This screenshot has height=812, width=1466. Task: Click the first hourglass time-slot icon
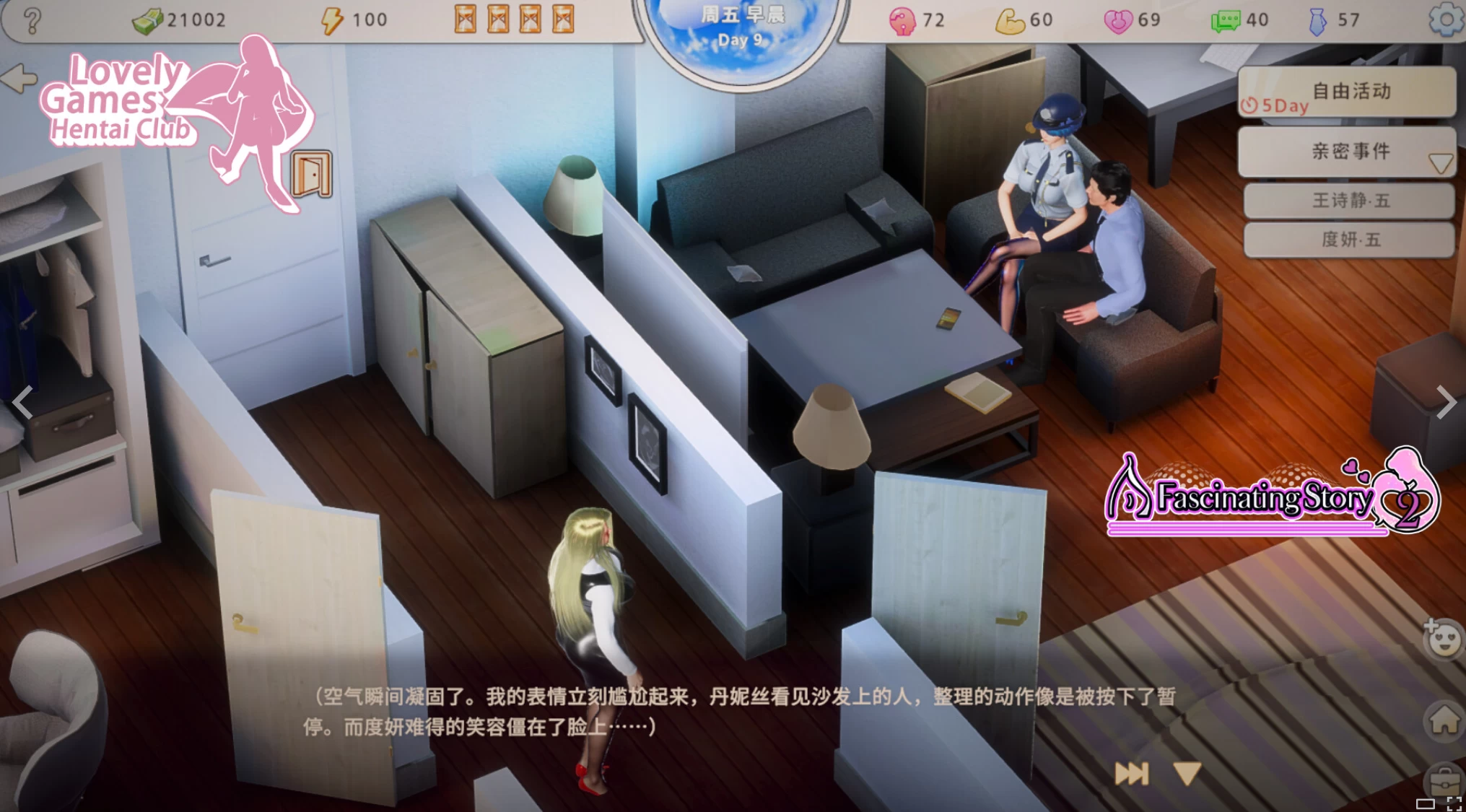pyautogui.click(x=466, y=17)
